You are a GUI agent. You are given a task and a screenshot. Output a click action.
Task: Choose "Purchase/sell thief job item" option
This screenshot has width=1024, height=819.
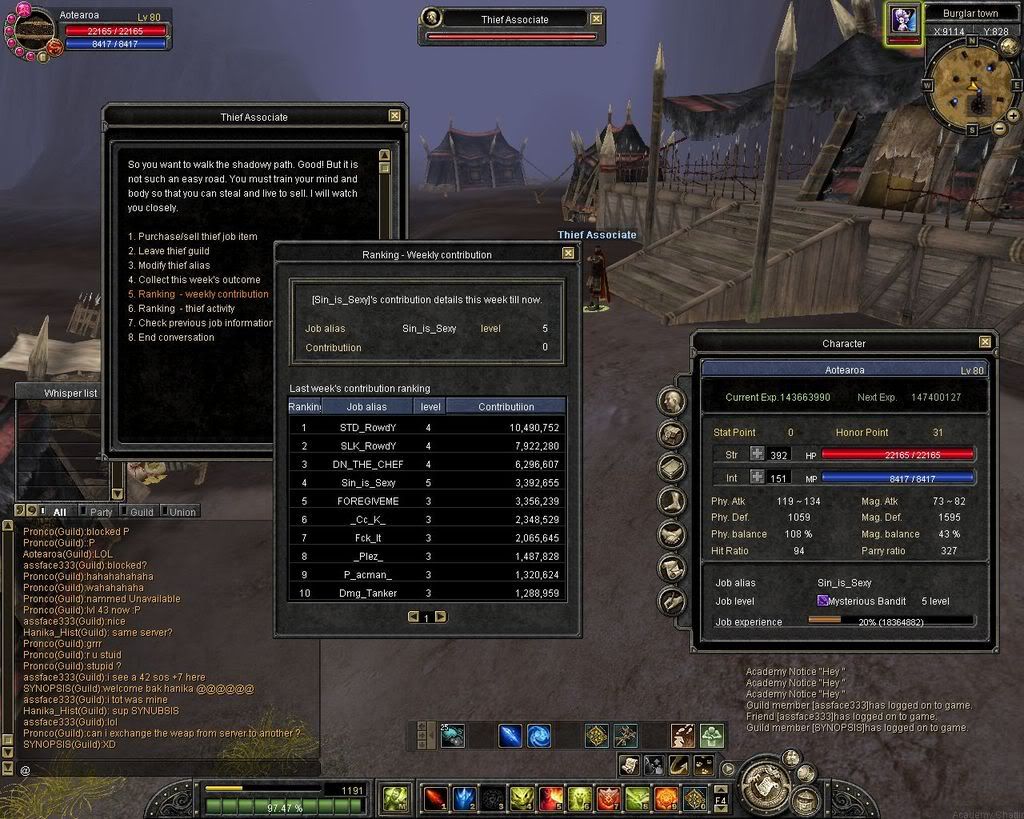tap(192, 237)
